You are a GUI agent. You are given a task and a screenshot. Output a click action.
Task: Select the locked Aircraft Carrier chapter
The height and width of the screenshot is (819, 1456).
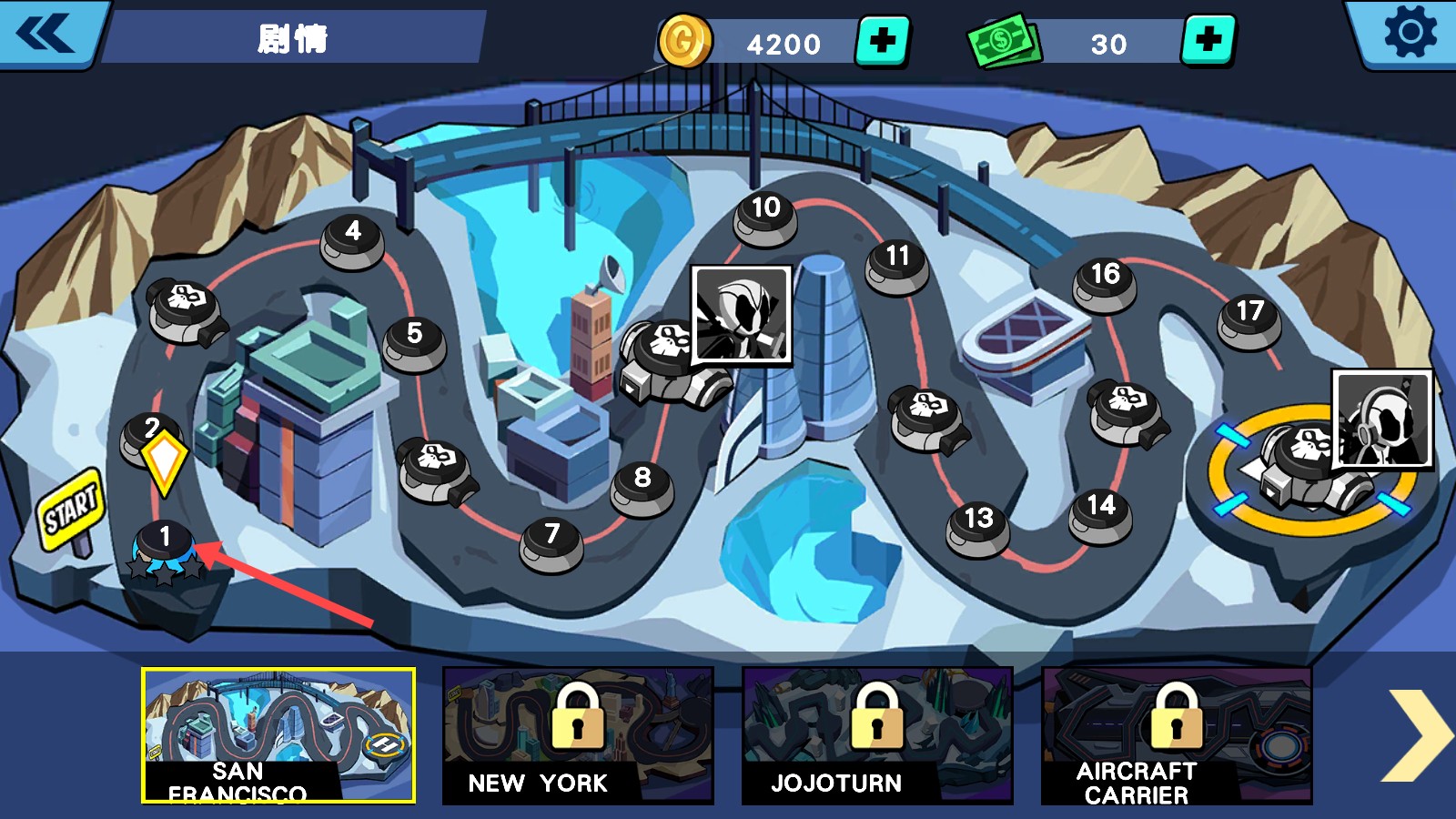click(x=1177, y=735)
